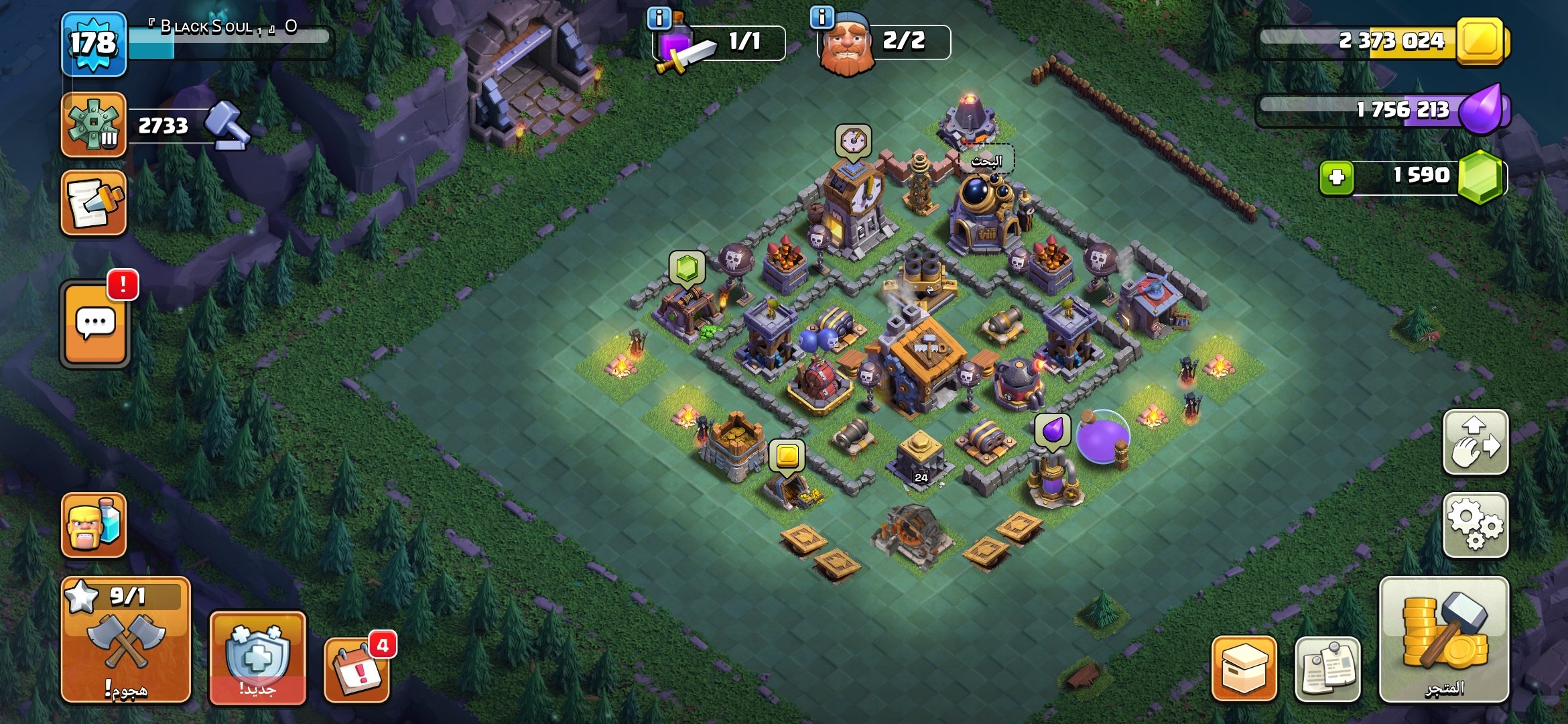The width and height of the screenshot is (1568, 724).
Task: Open the notes clipboard button
Action: click(1327, 668)
